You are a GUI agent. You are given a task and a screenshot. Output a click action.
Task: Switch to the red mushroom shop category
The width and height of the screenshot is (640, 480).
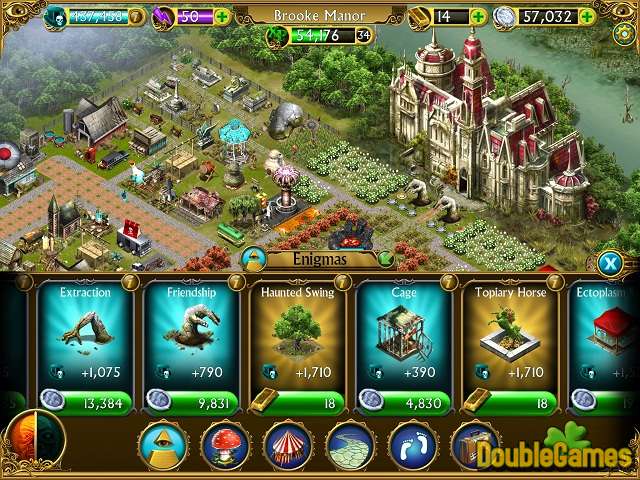[225, 445]
